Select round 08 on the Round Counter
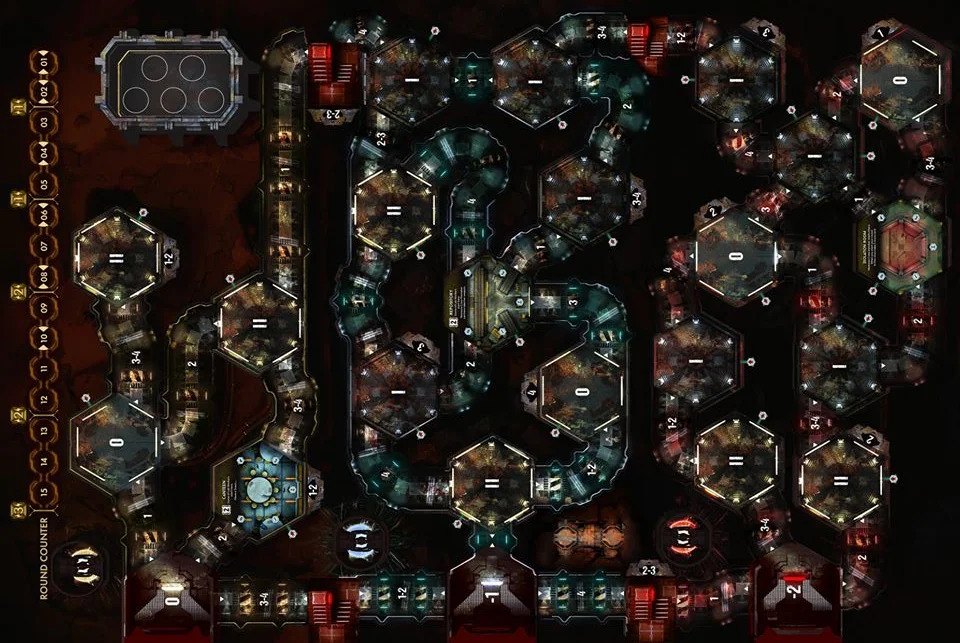 click(x=45, y=276)
